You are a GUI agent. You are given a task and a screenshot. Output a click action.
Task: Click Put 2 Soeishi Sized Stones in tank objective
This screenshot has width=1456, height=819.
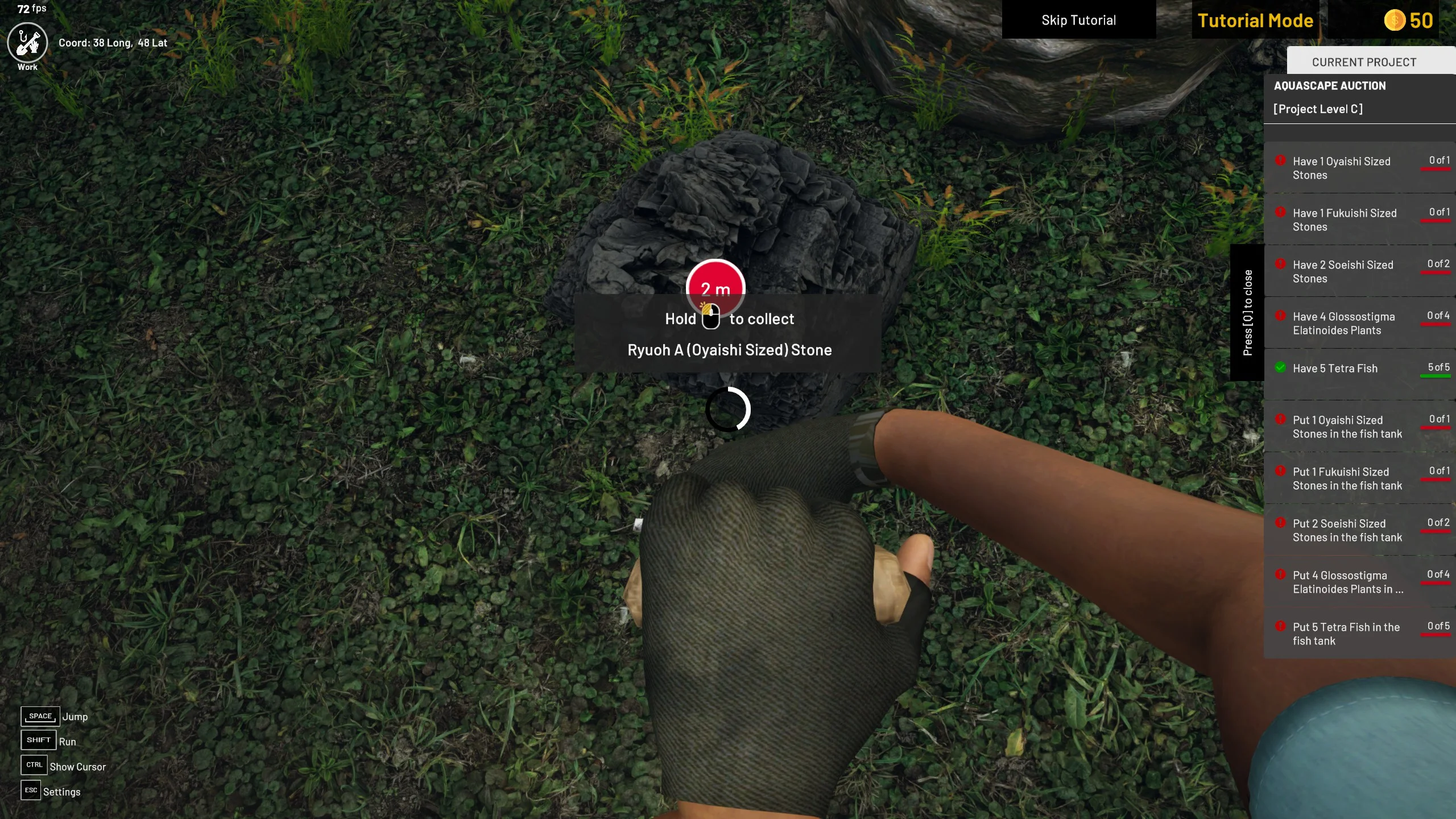[x=1359, y=531]
